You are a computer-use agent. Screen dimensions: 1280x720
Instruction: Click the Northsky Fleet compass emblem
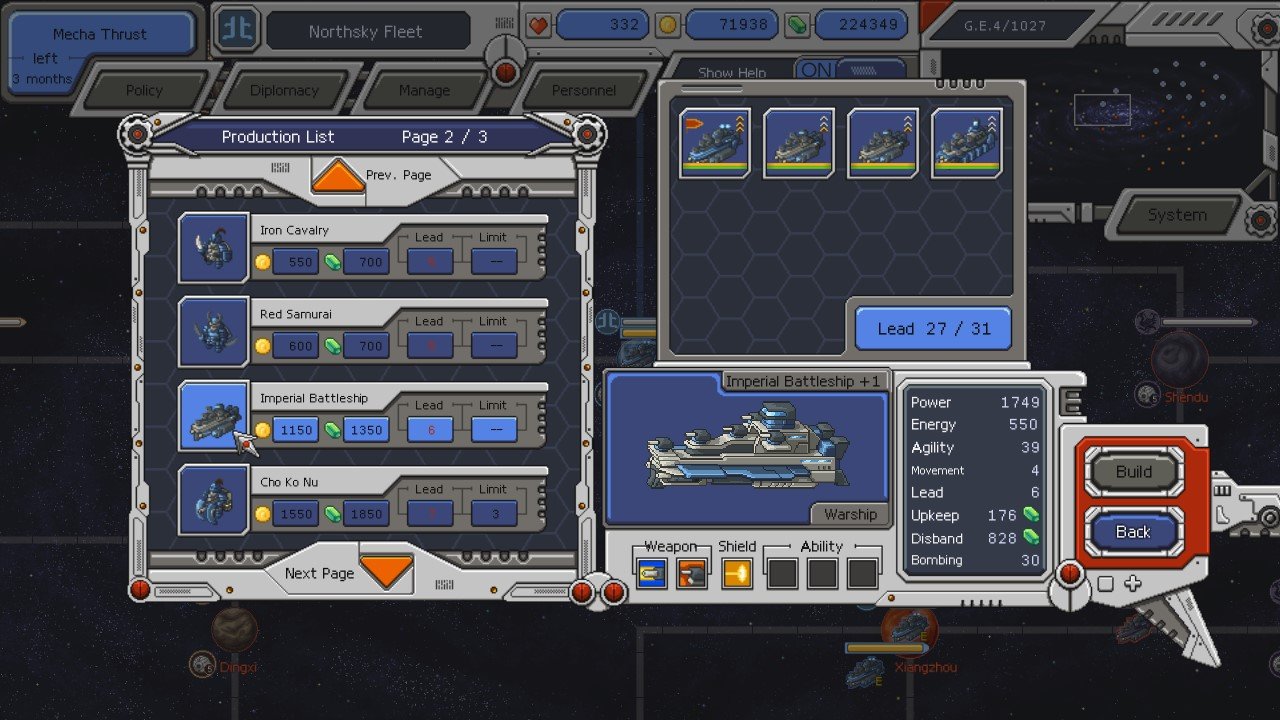pyautogui.click(x=236, y=29)
